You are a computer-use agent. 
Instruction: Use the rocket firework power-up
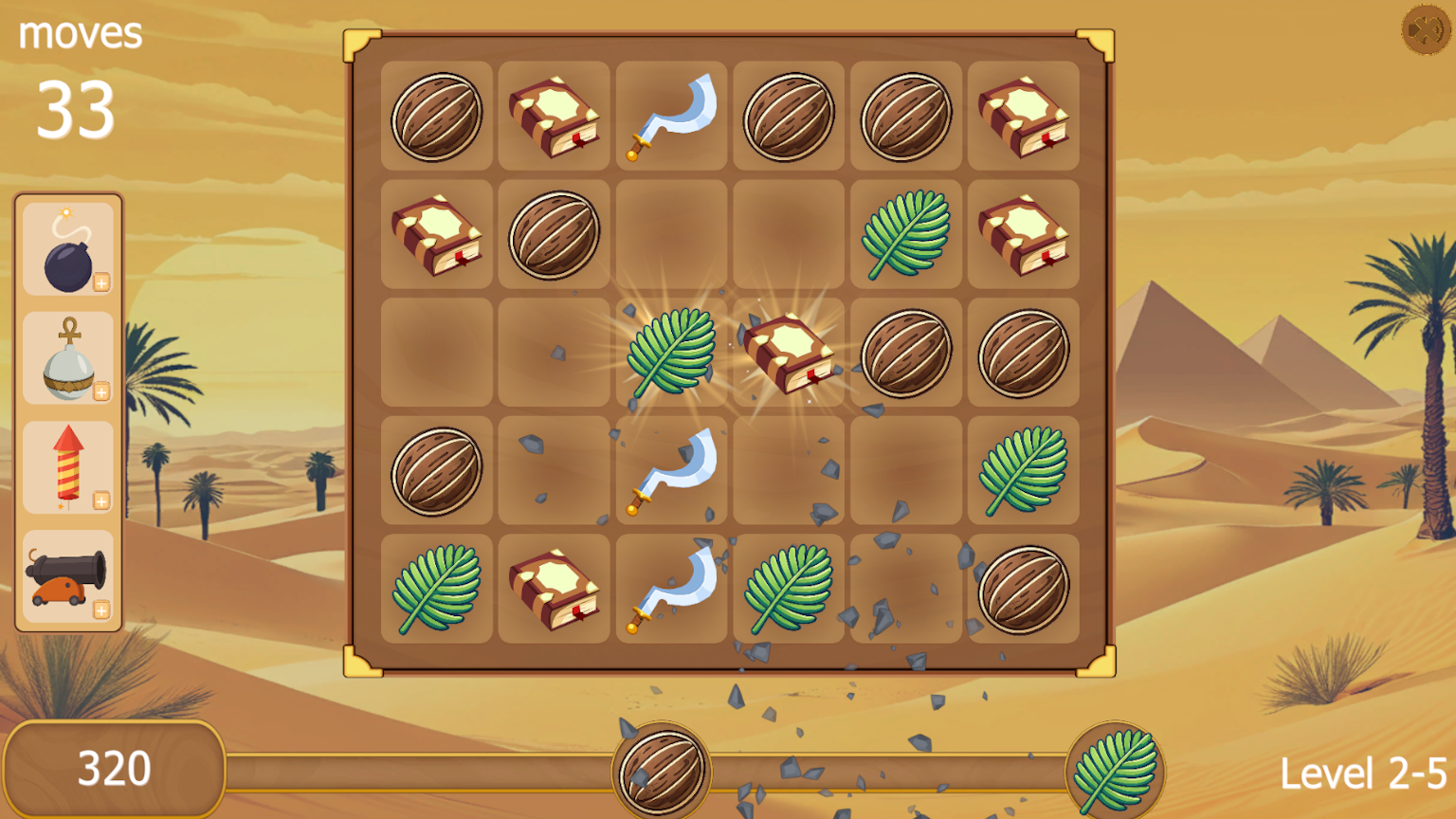67,466
